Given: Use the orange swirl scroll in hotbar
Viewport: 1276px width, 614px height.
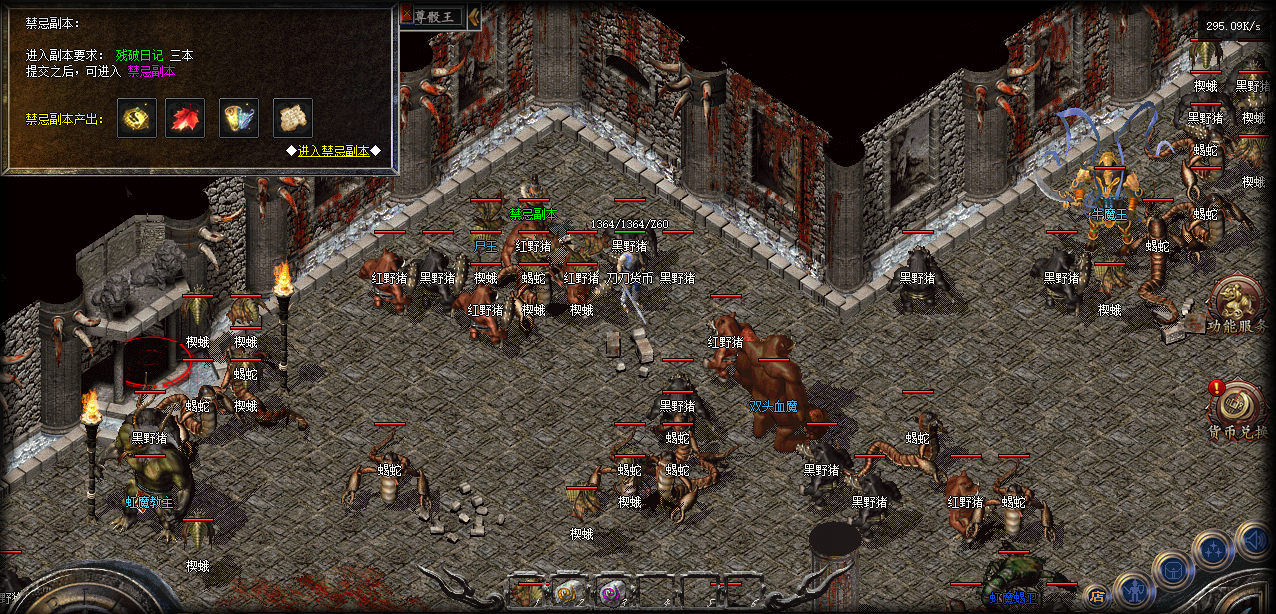Looking at the screenshot, I should click(x=568, y=594).
